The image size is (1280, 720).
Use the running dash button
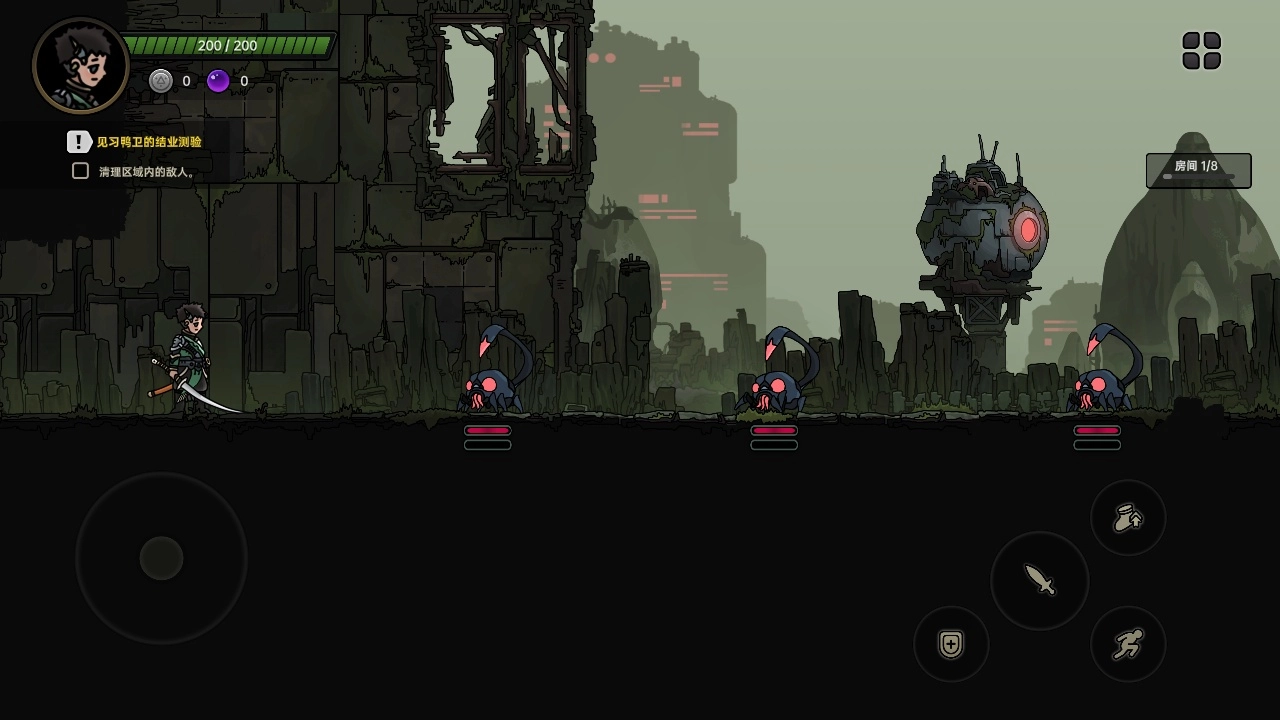click(1128, 644)
